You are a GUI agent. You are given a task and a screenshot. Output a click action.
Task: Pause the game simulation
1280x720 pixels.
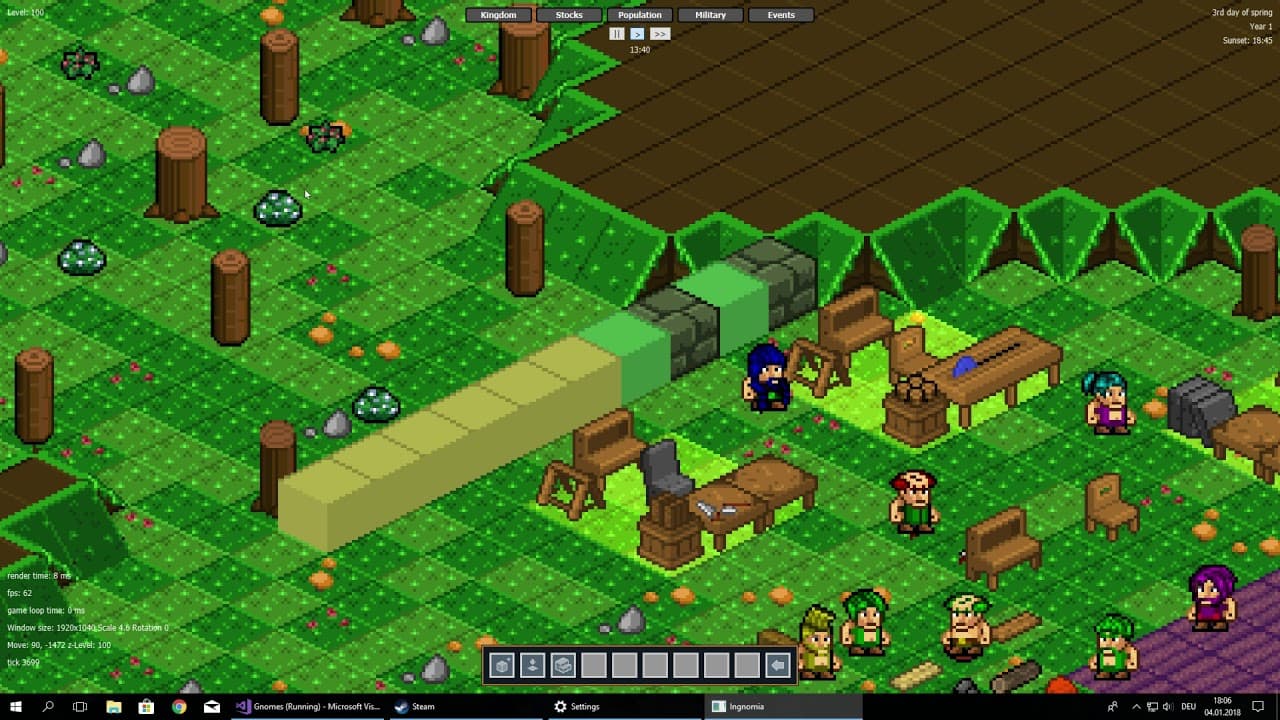click(616, 34)
